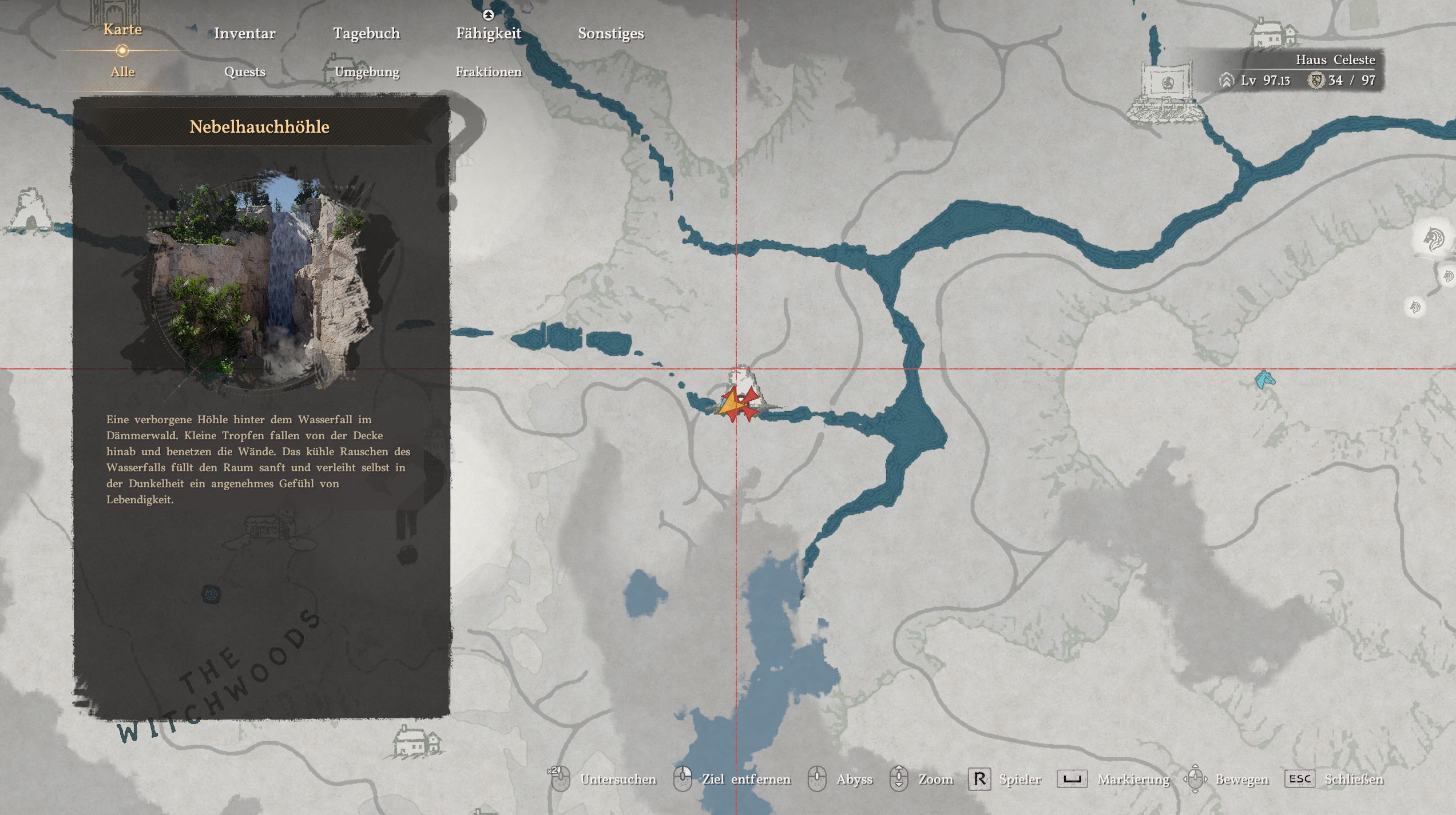Click the blue horse marker on the map

click(1264, 379)
